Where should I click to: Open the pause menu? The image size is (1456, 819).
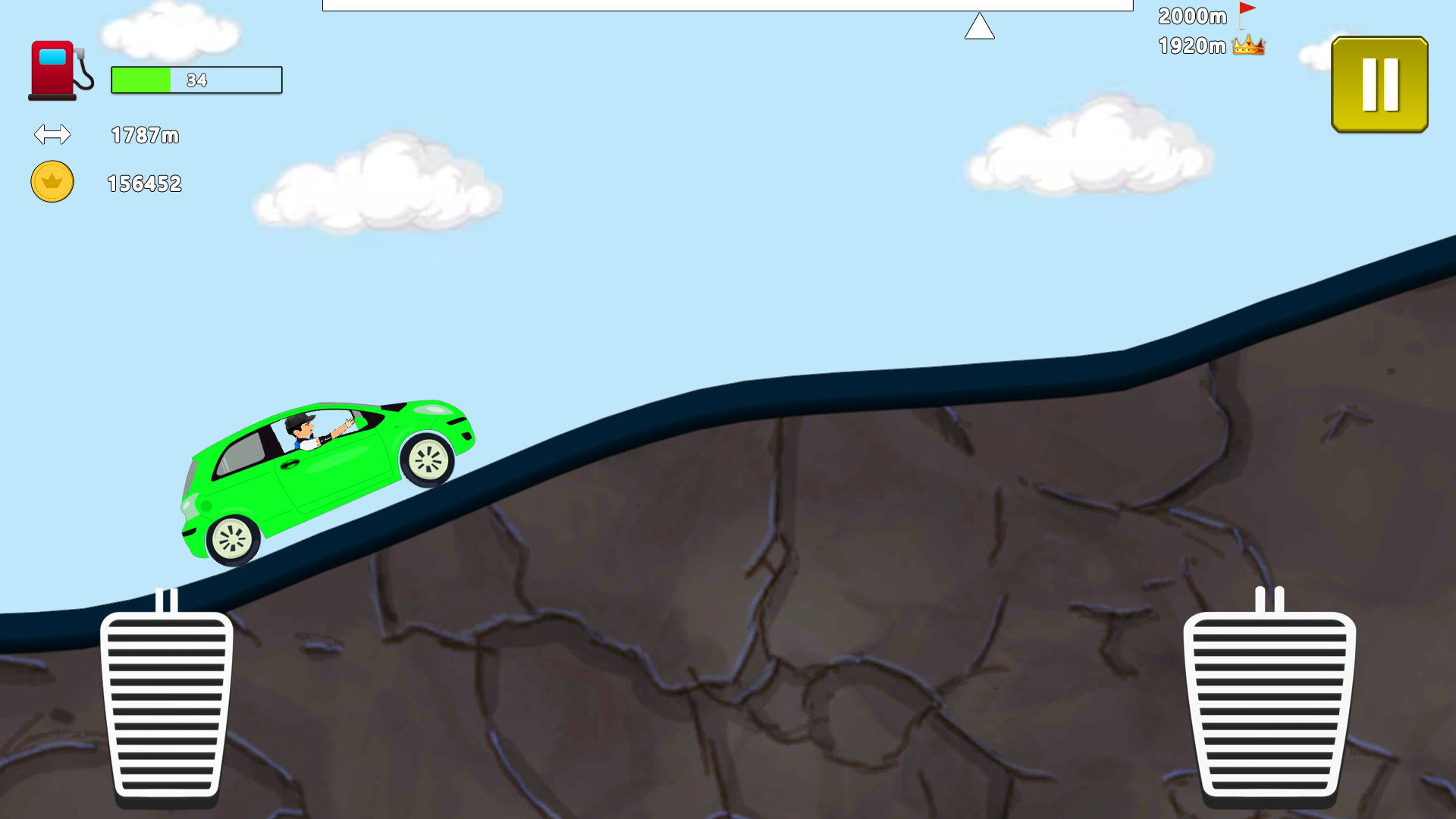tap(1379, 83)
